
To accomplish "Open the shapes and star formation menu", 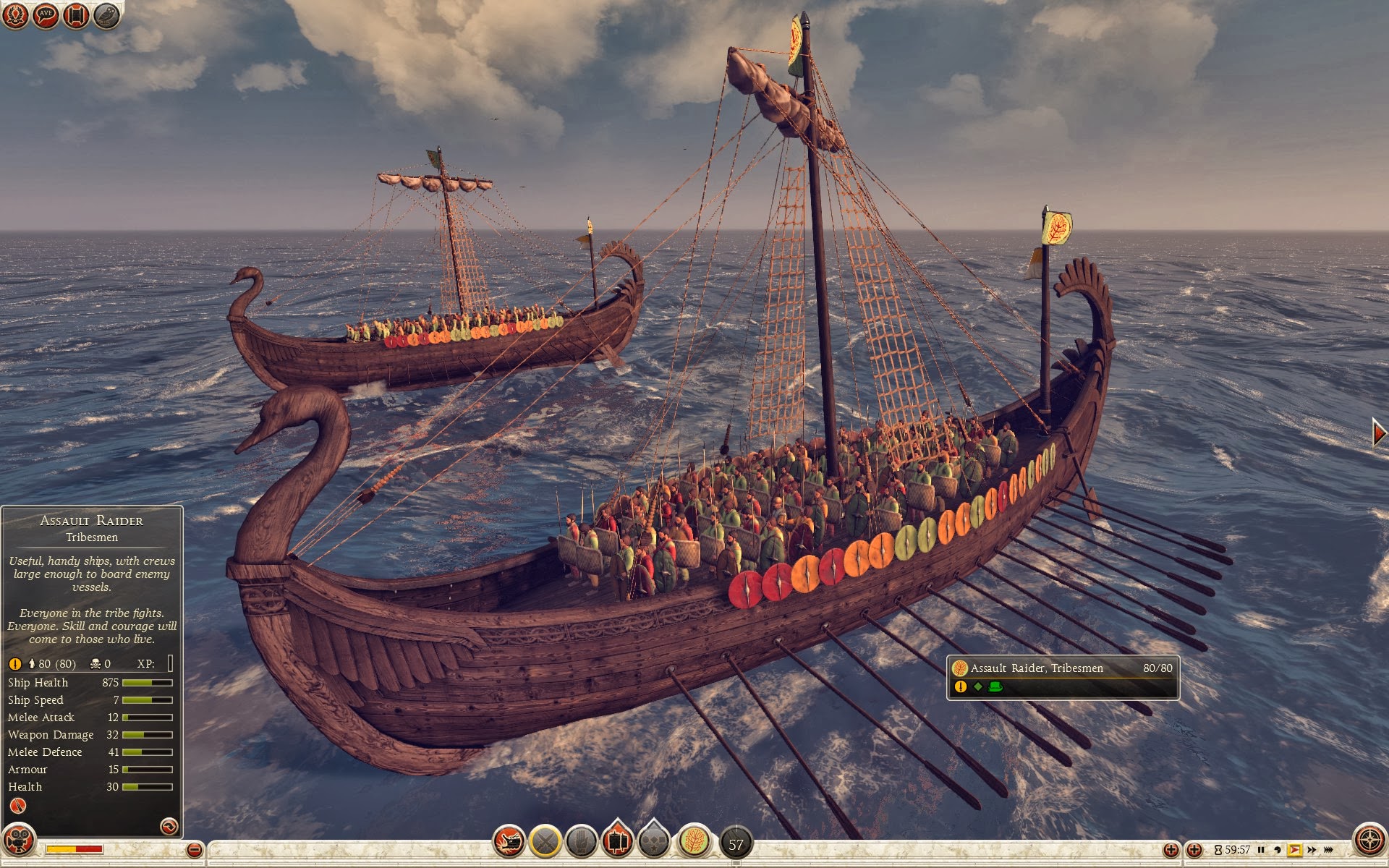I will tap(654, 841).
